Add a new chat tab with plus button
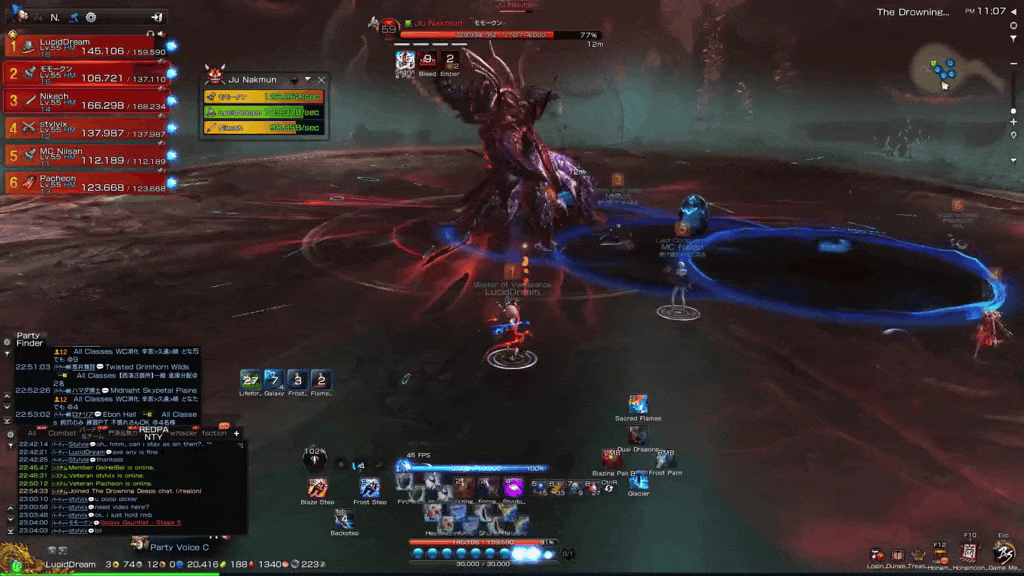The width and height of the screenshot is (1024, 576). [237, 433]
